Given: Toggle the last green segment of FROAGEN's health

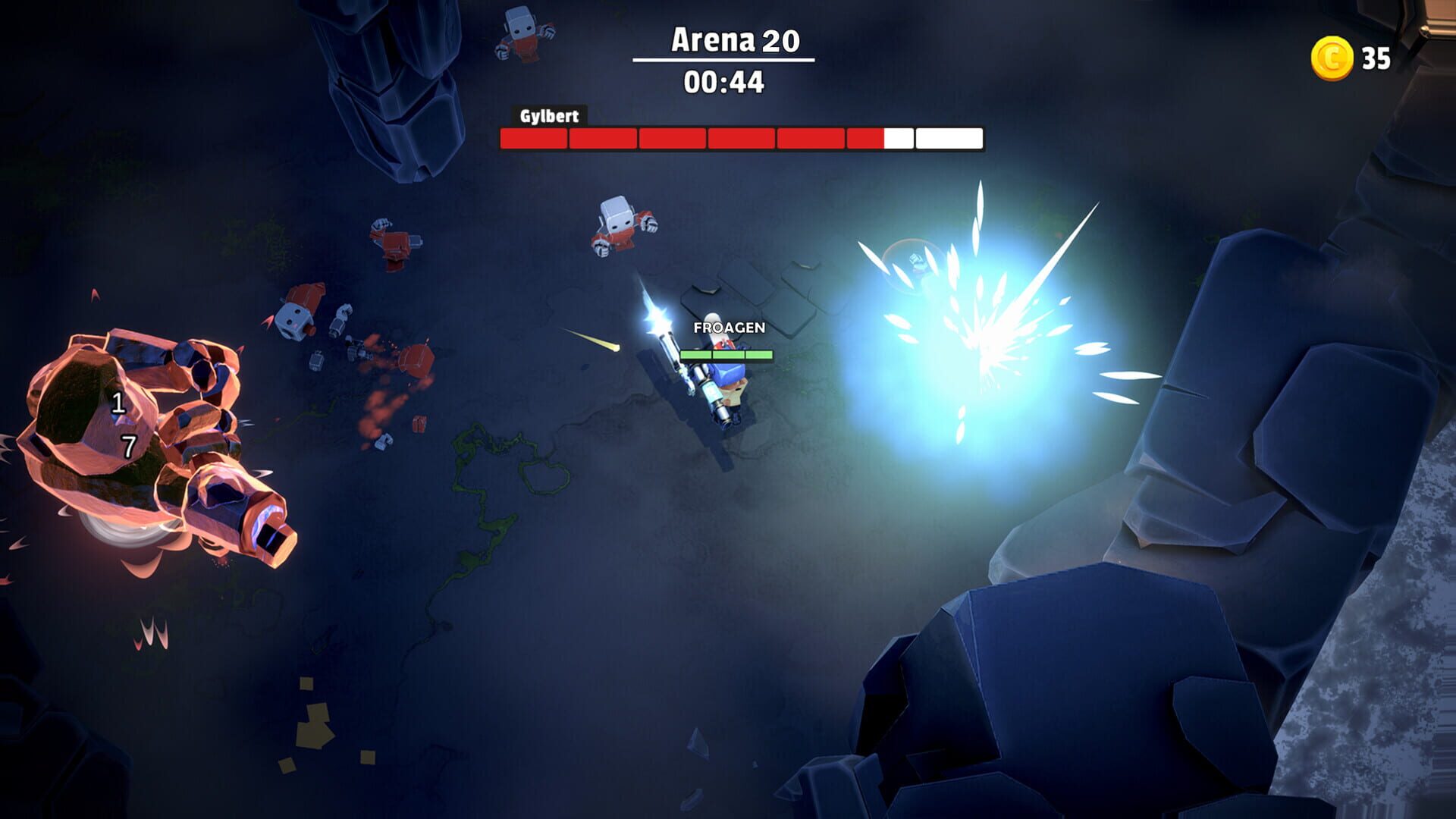Looking at the screenshot, I should coord(758,353).
